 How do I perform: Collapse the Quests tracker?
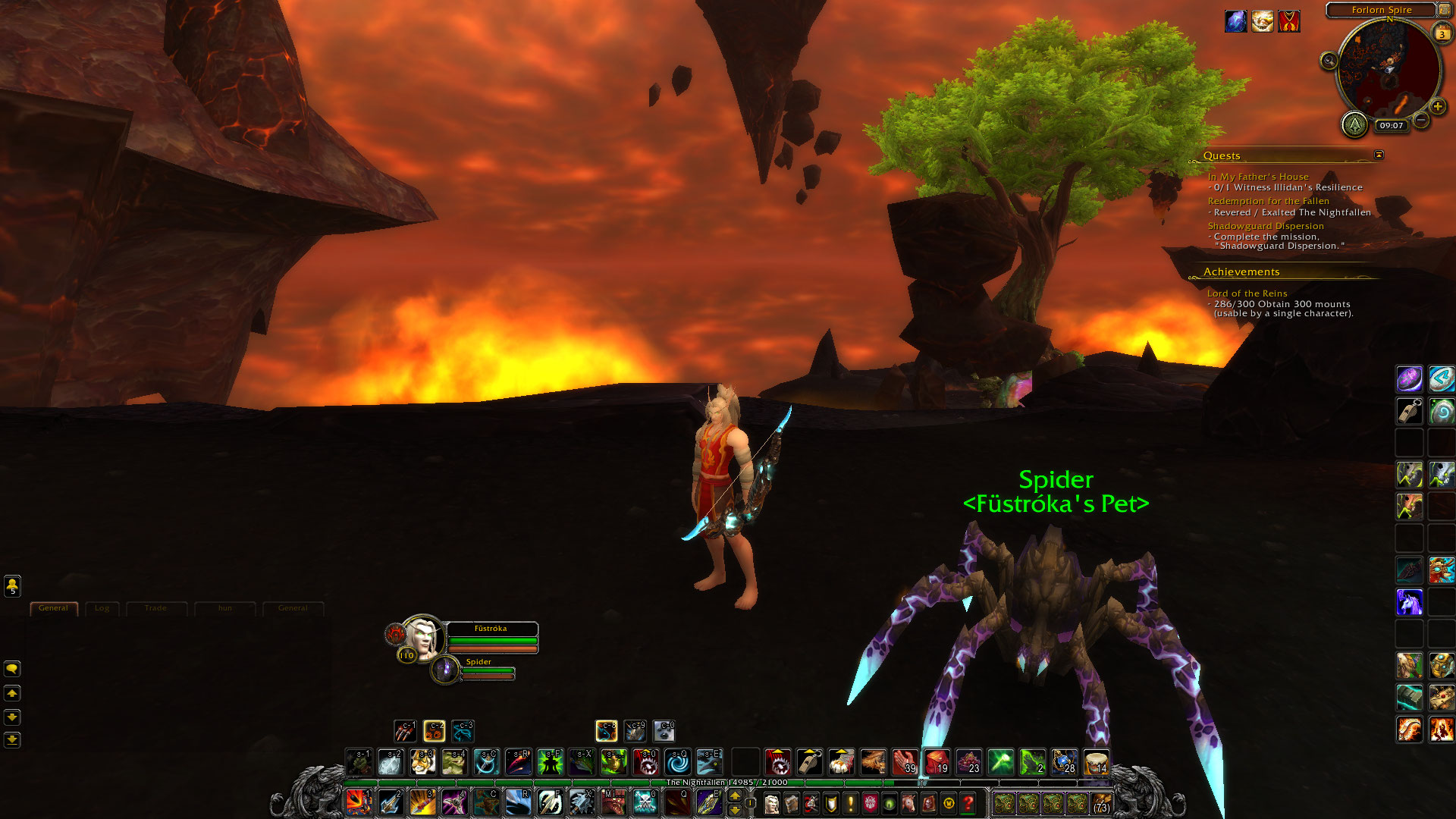click(1379, 155)
